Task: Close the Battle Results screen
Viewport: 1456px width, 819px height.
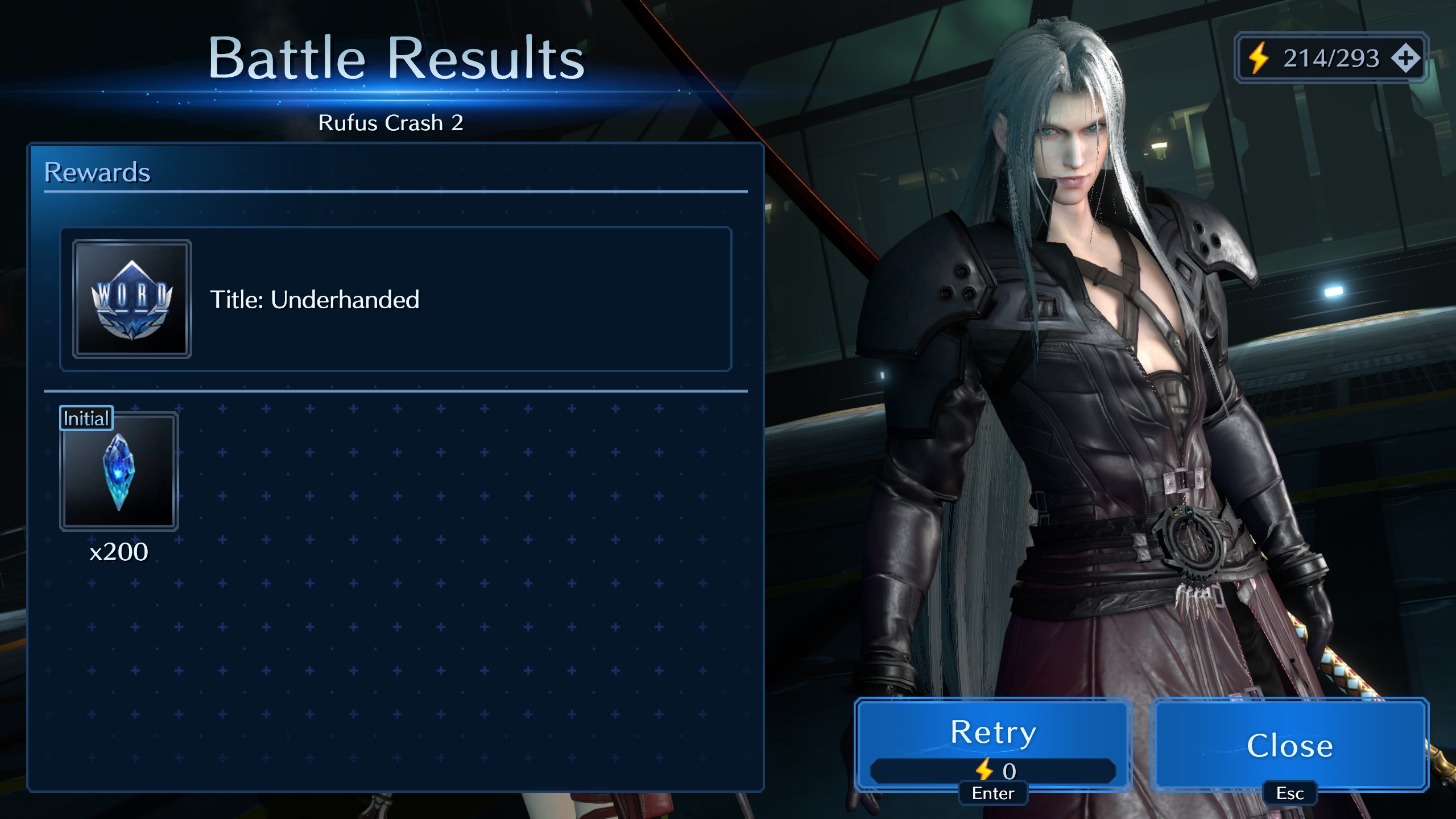Action: (1289, 745)
